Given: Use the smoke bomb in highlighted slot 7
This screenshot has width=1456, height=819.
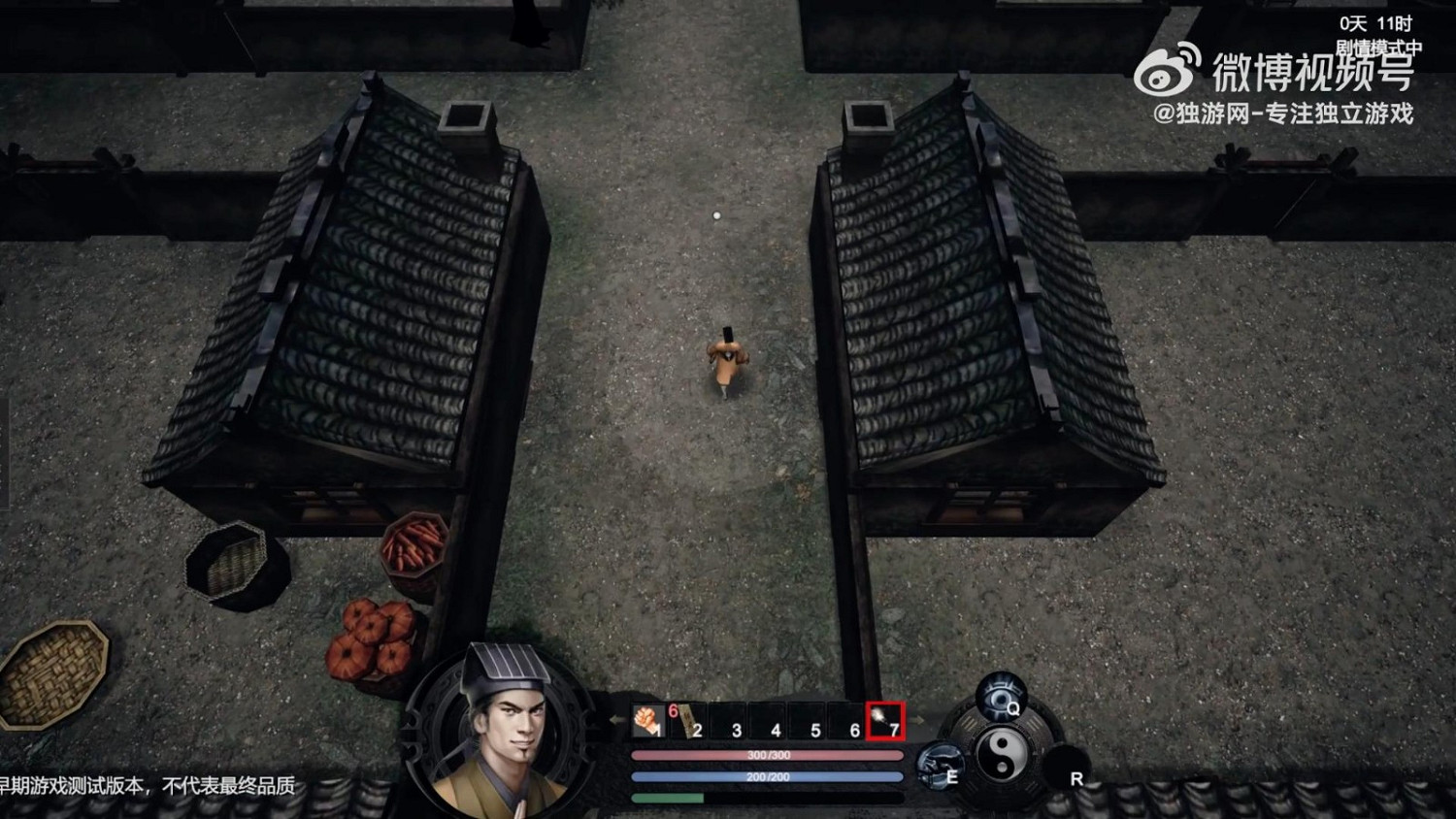Looking at the screenshot, I should point(883,720).
